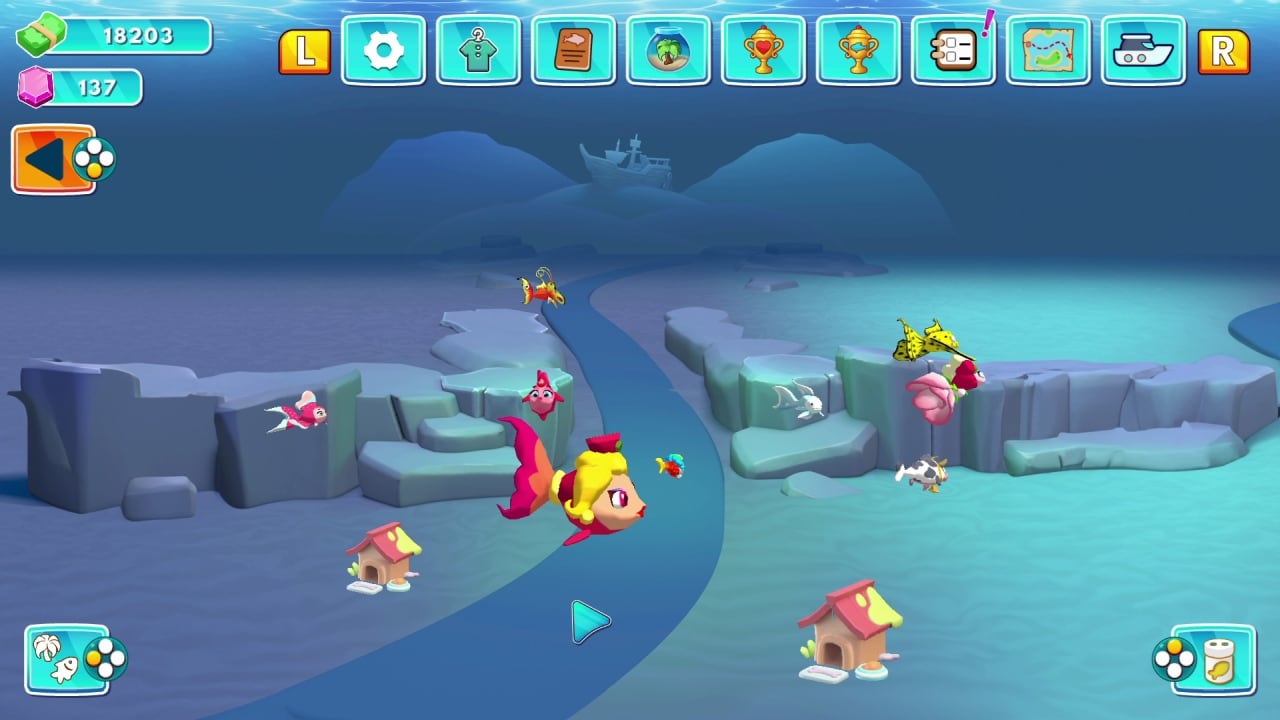
Task: Open the shirt customization icon
Action: pyautogui.click(x=478, y=51)
